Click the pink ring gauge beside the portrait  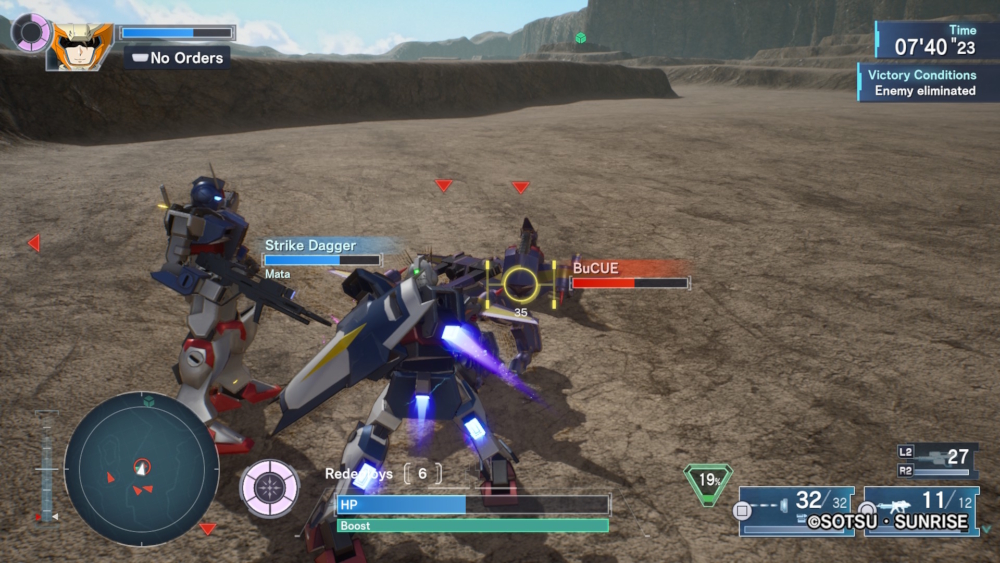(31, 32)
